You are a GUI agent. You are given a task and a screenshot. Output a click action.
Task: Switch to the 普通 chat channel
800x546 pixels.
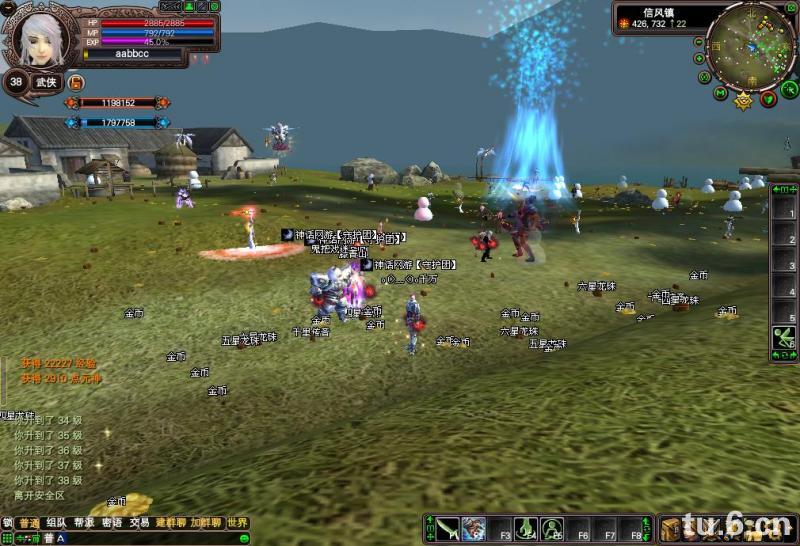(x=29, y=523)
